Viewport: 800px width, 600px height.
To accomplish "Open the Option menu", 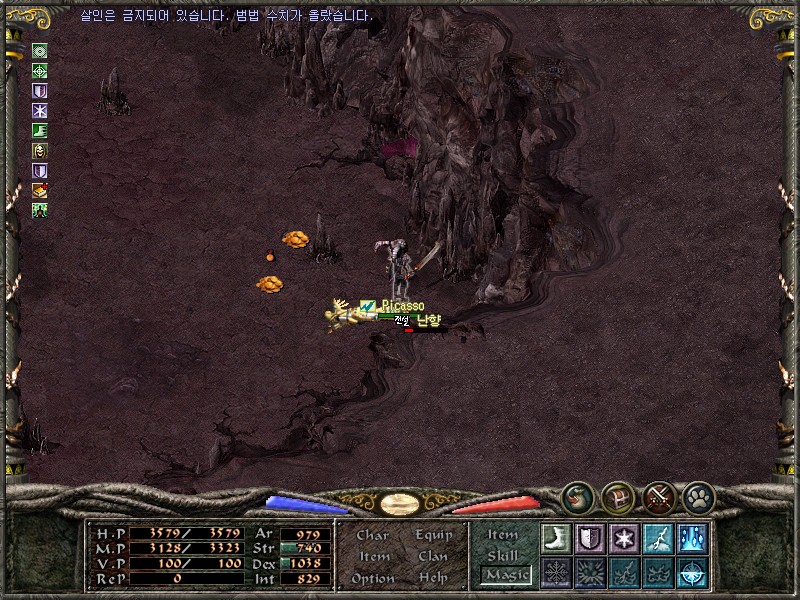I will (x=373, y=578).
